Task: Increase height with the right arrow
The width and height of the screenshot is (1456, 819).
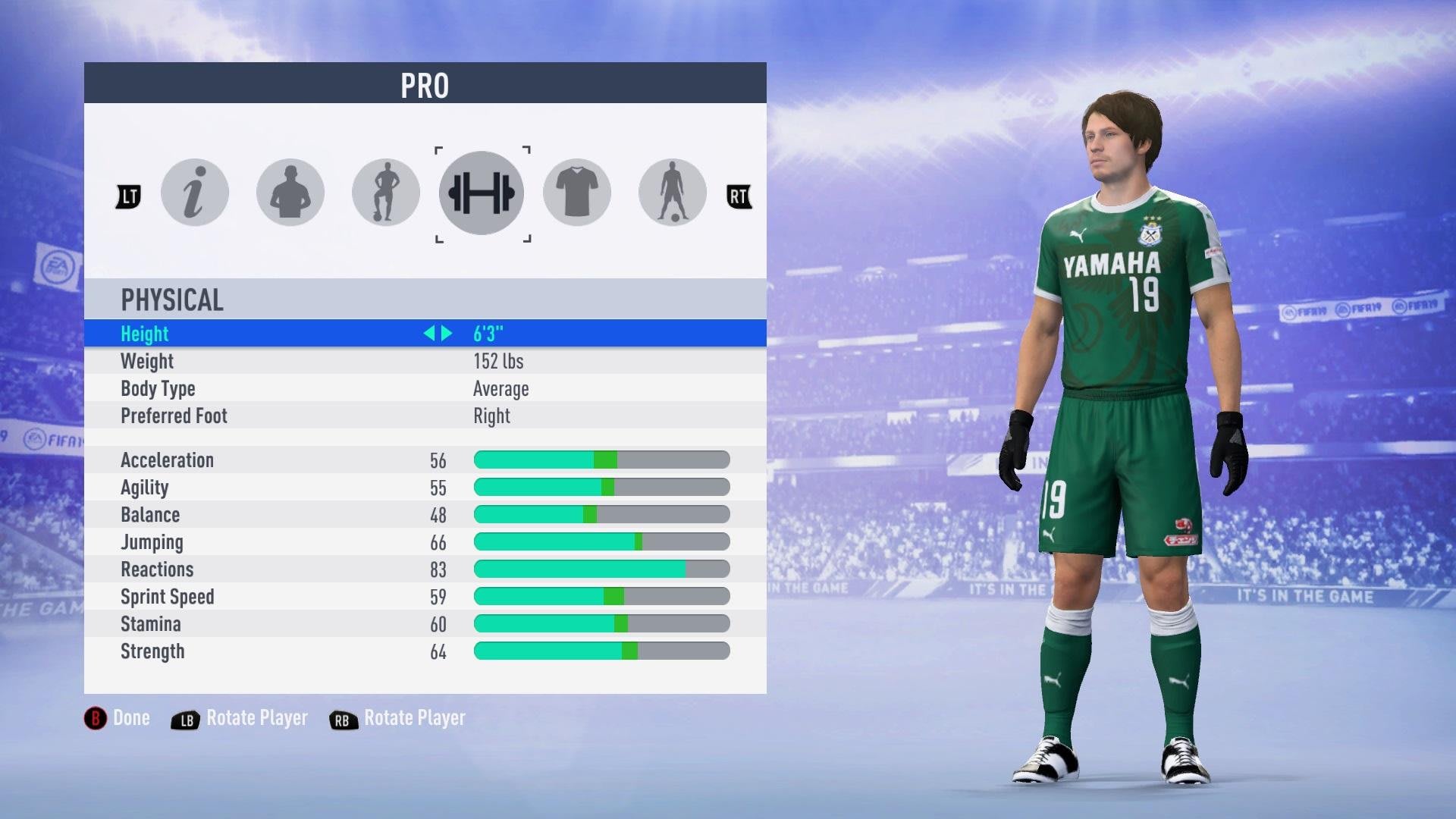Action: click(x=447, y=333)
